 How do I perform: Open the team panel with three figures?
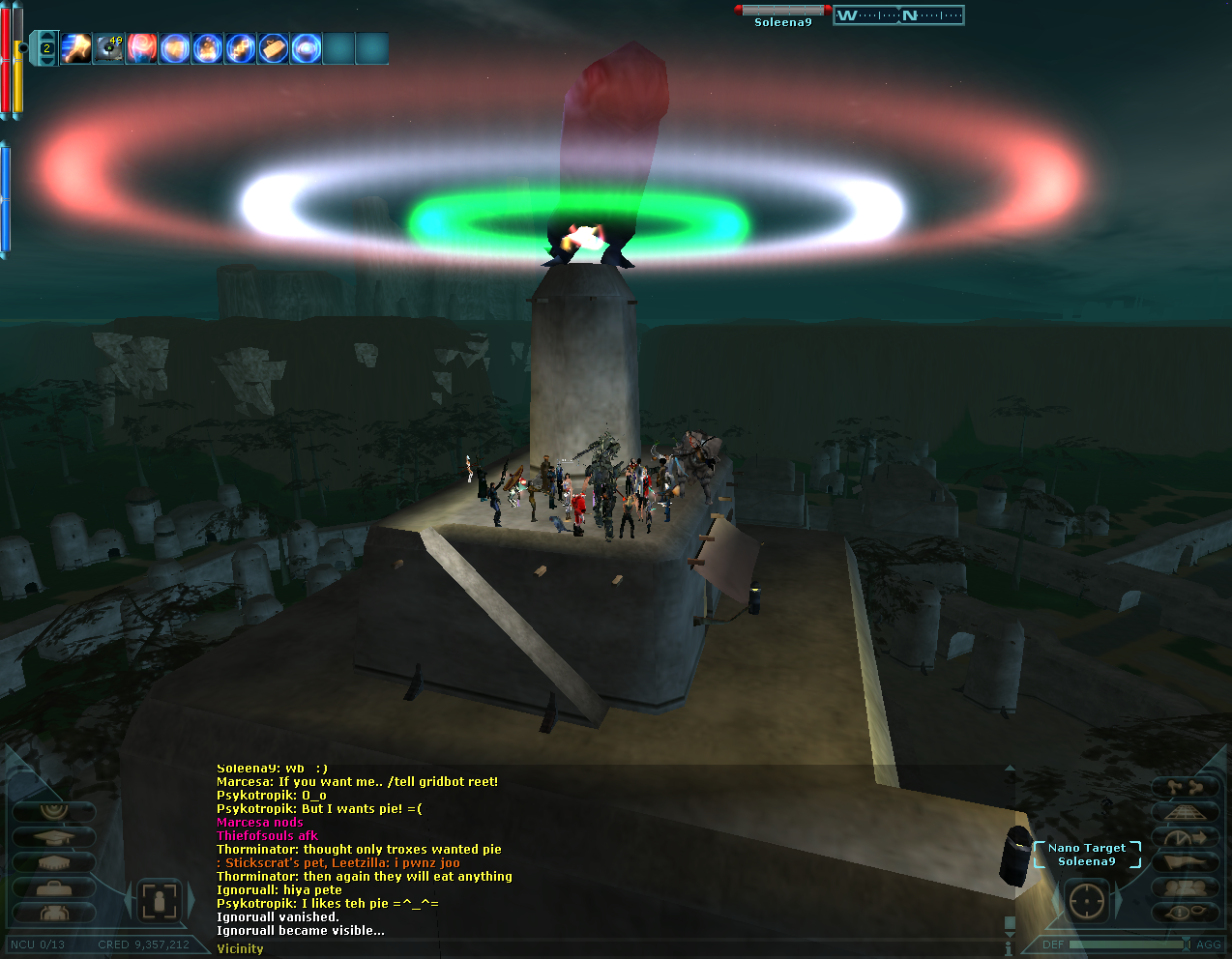pyautogui.click(x=1185, y=887)
